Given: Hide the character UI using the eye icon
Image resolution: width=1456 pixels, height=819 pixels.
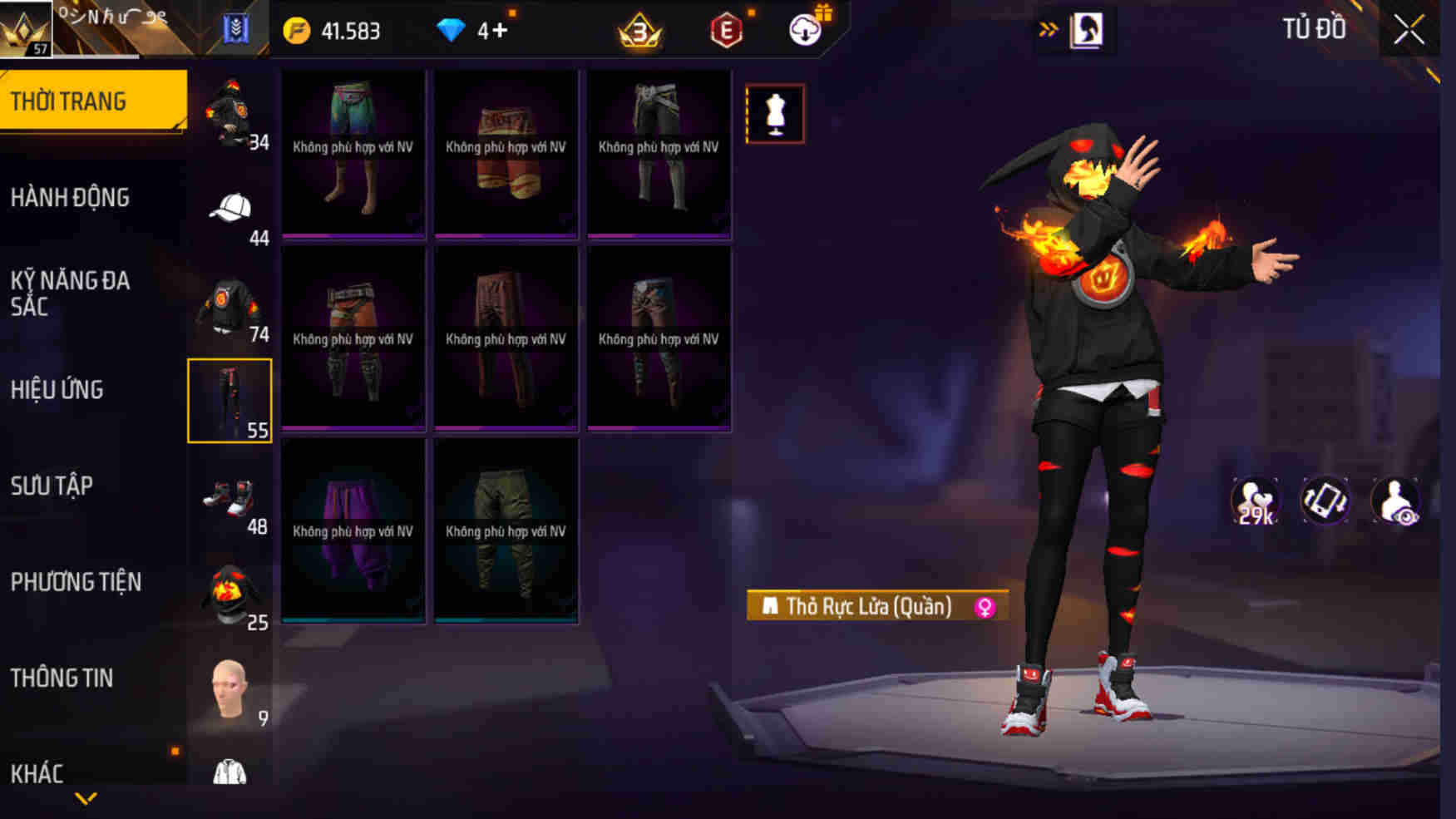Looking at the screenshot, I should [1395, 499].
